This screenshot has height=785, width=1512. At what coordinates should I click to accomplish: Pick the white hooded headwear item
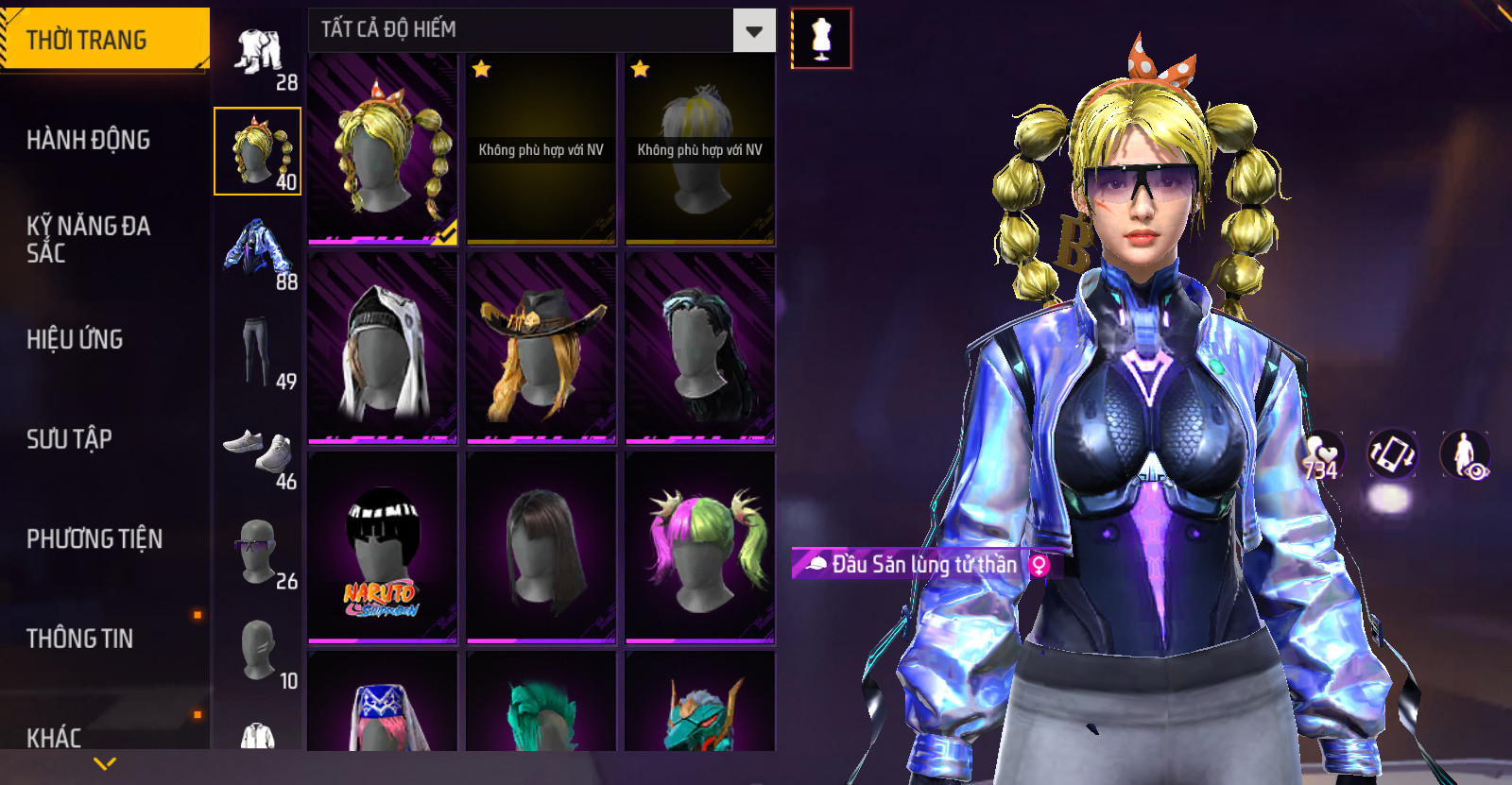[383, 349]
